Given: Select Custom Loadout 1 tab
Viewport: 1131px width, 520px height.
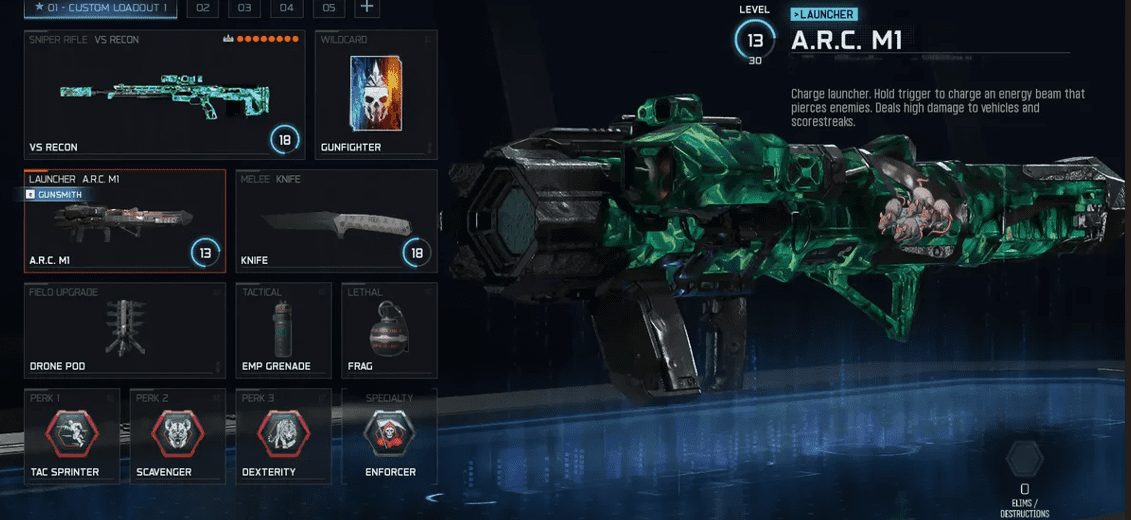Looking at the screenshot, I should click(x=100, y=8).
